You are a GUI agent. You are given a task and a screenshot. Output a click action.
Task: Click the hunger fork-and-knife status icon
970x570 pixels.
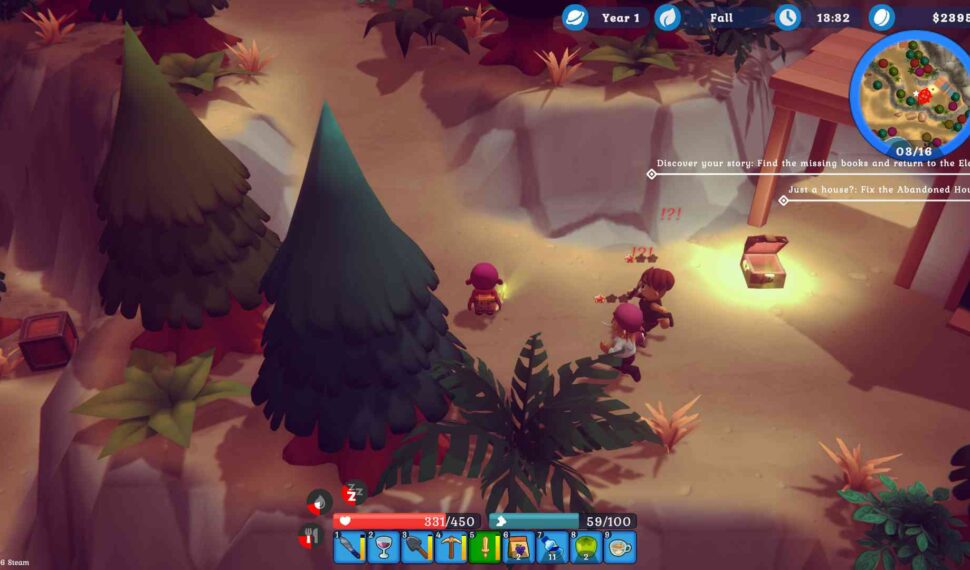[x=310, y=538]
